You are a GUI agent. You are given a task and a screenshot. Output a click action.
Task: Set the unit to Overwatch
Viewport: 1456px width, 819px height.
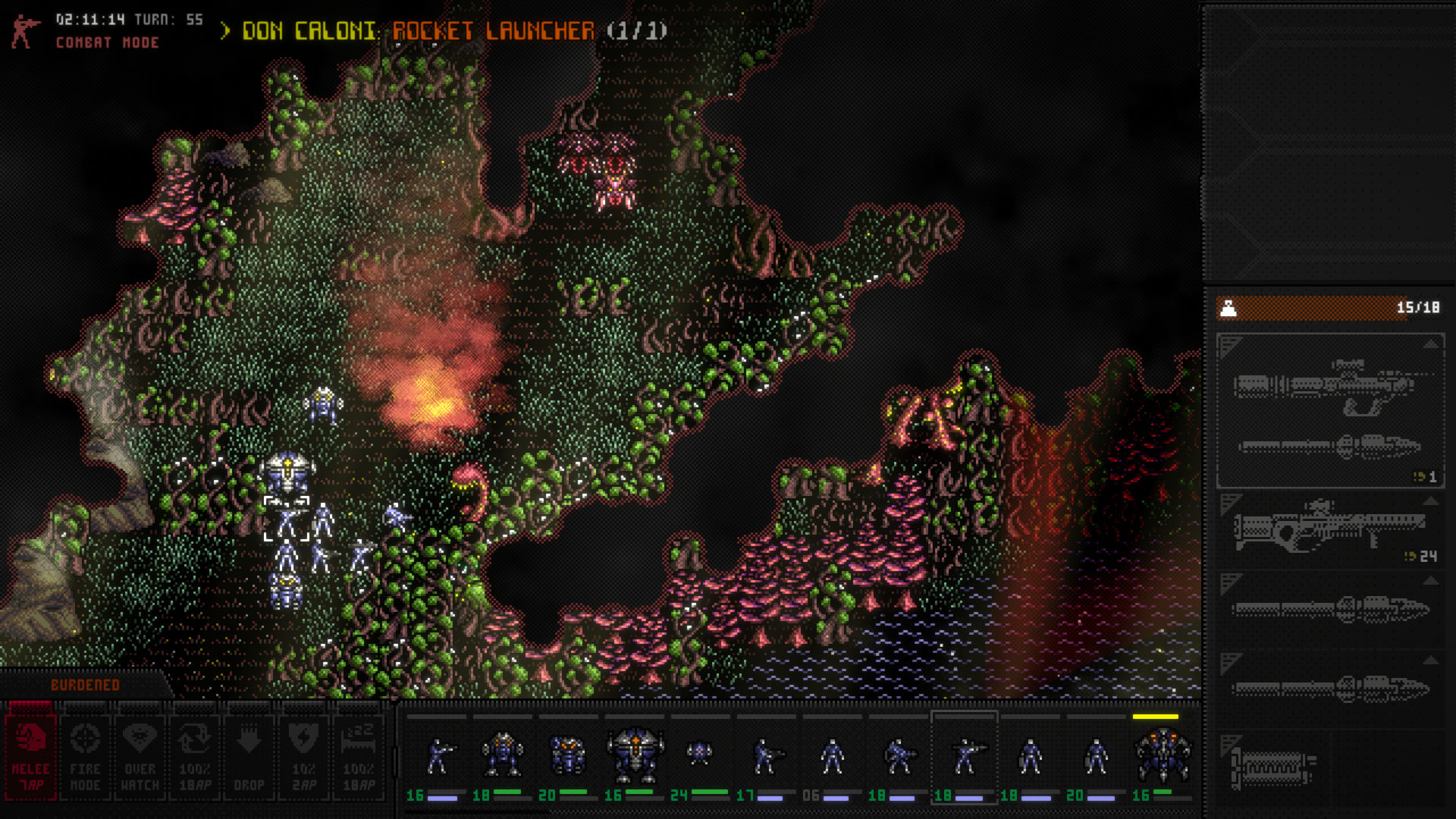[140, 757]
